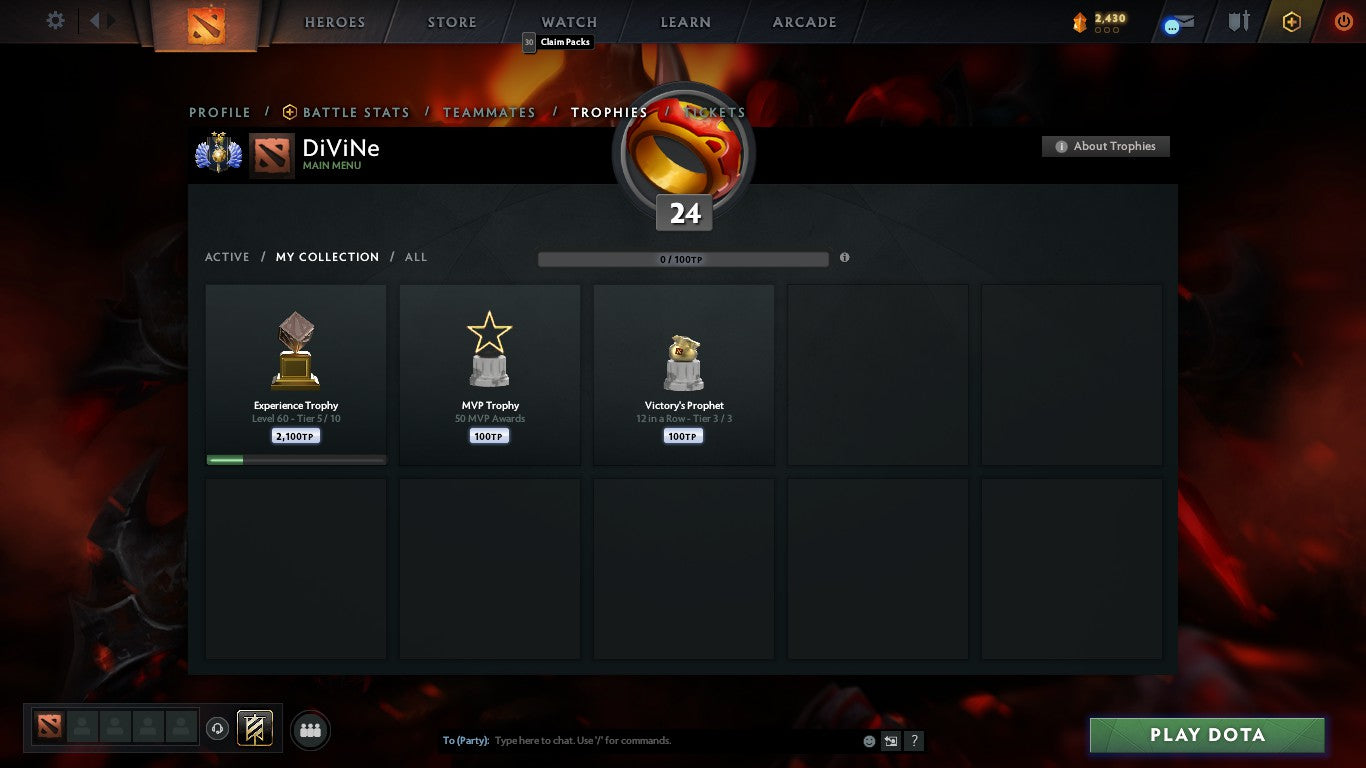Click the power disconnect icon

[x=1342, y=21]
